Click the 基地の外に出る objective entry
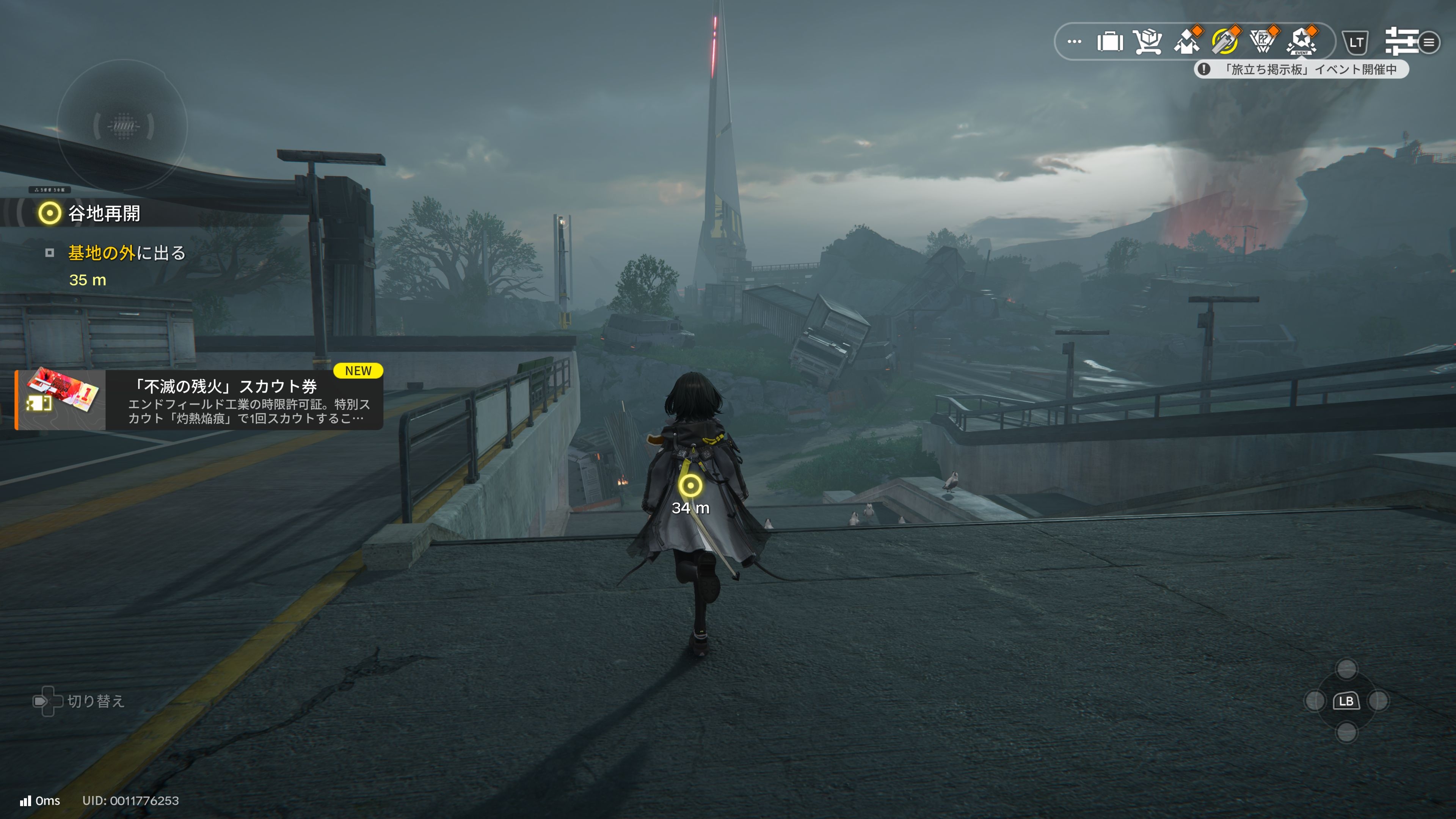This screenshot has width=1456, height=819. coord(127,253)
